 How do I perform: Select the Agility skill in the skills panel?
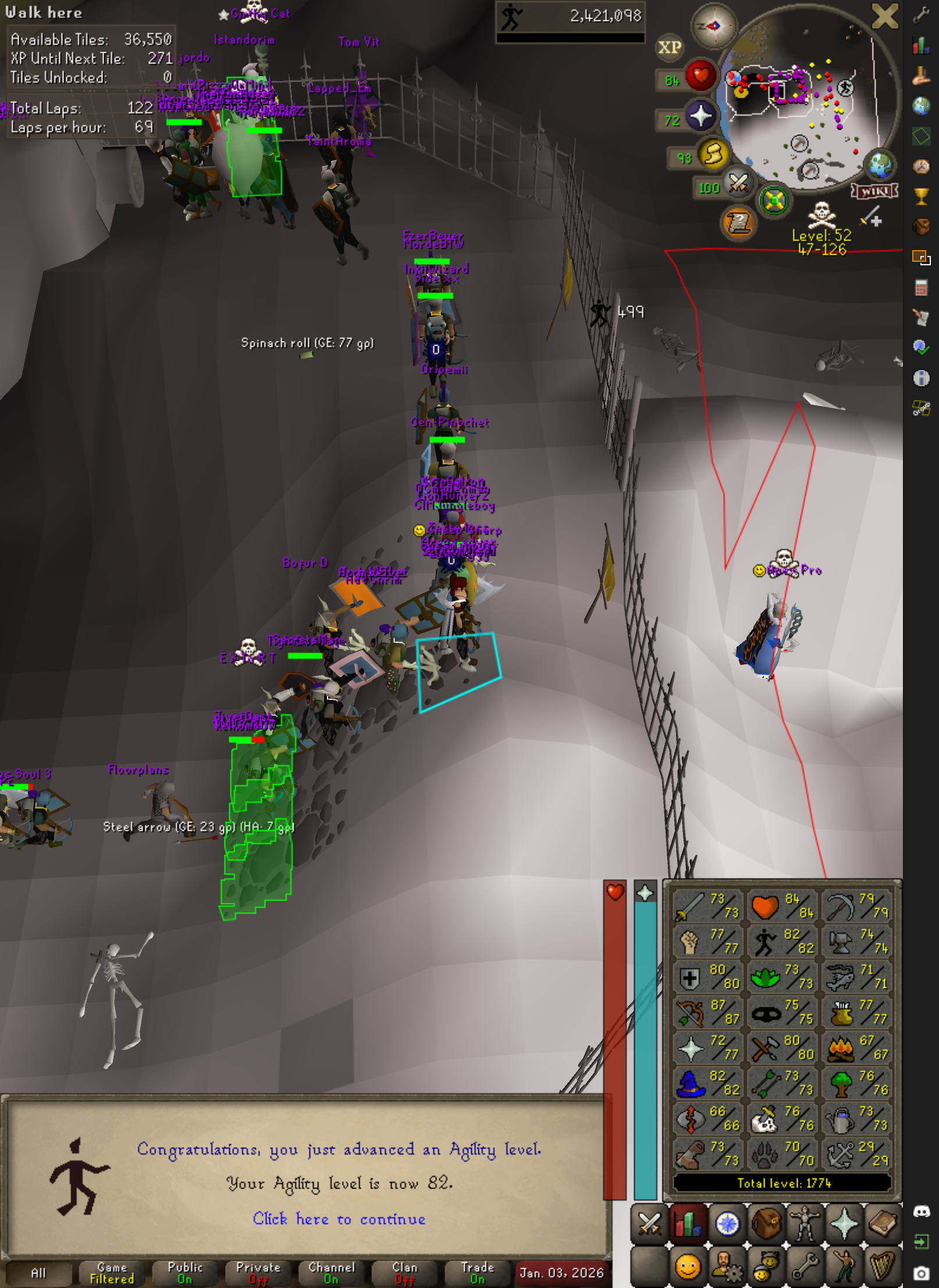click(x=781, y=941)
